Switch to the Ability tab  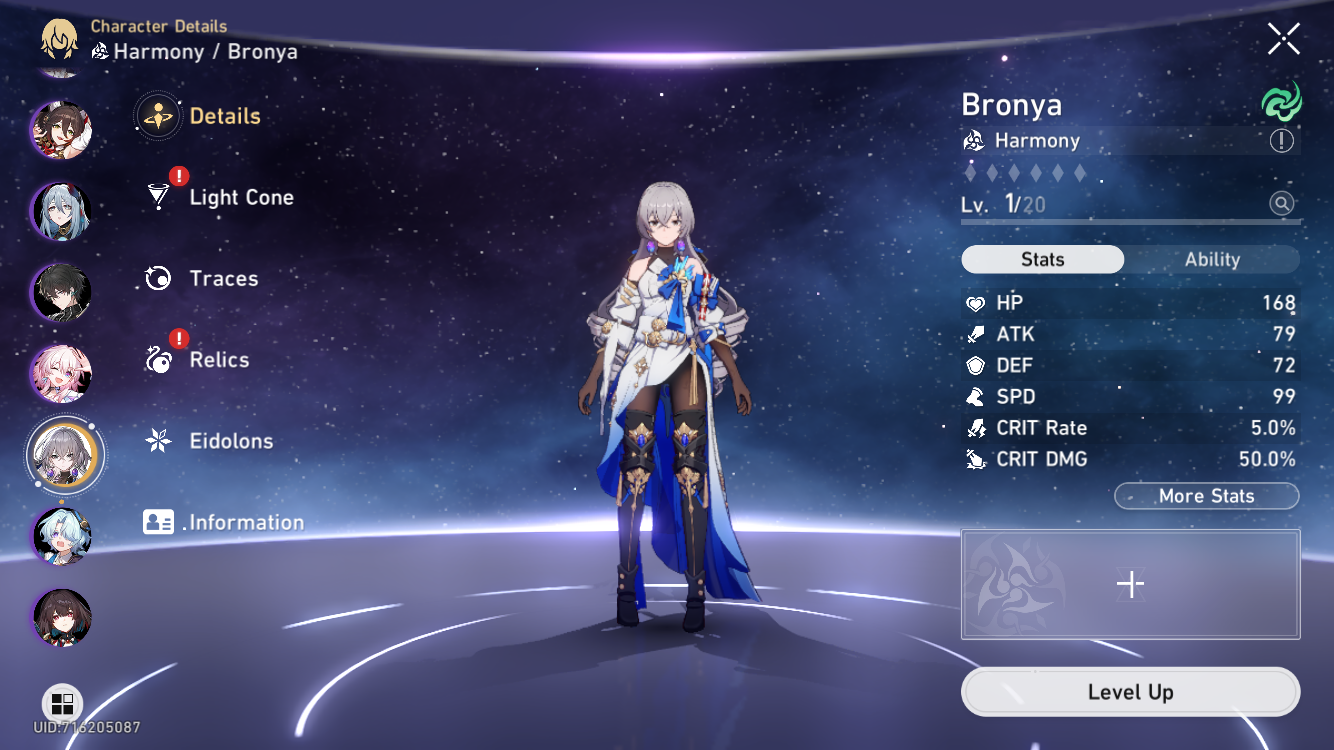tap(1212, 259)
